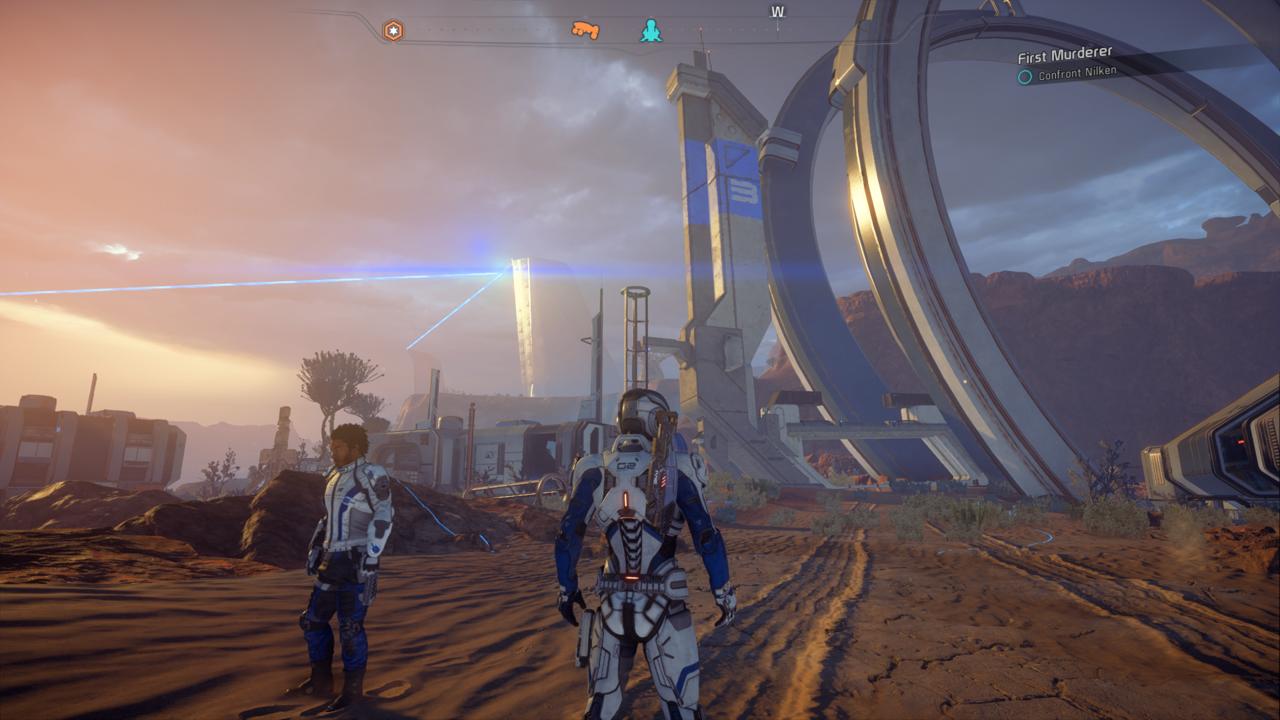Select the Confront Nilken objective
This screenshot has width=1280, height=720.
click(x=1077, y=73)
